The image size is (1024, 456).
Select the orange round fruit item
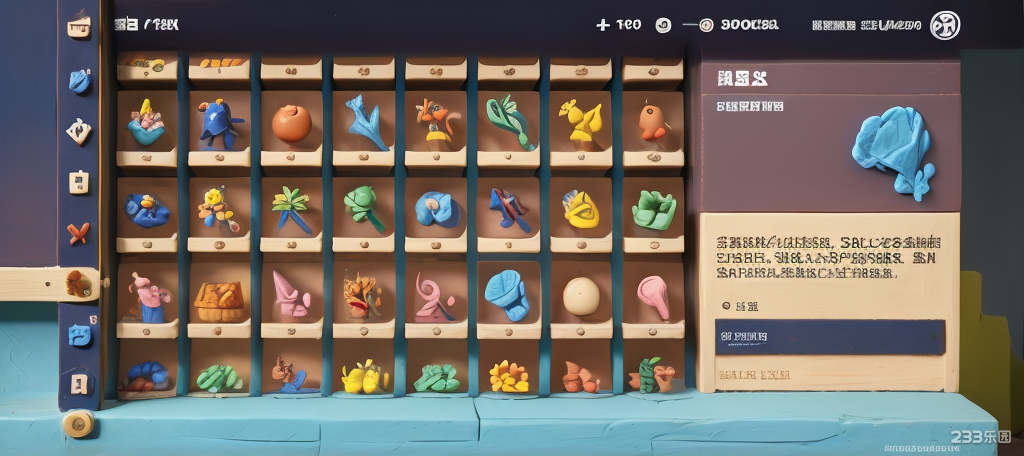tap(291, 123)
